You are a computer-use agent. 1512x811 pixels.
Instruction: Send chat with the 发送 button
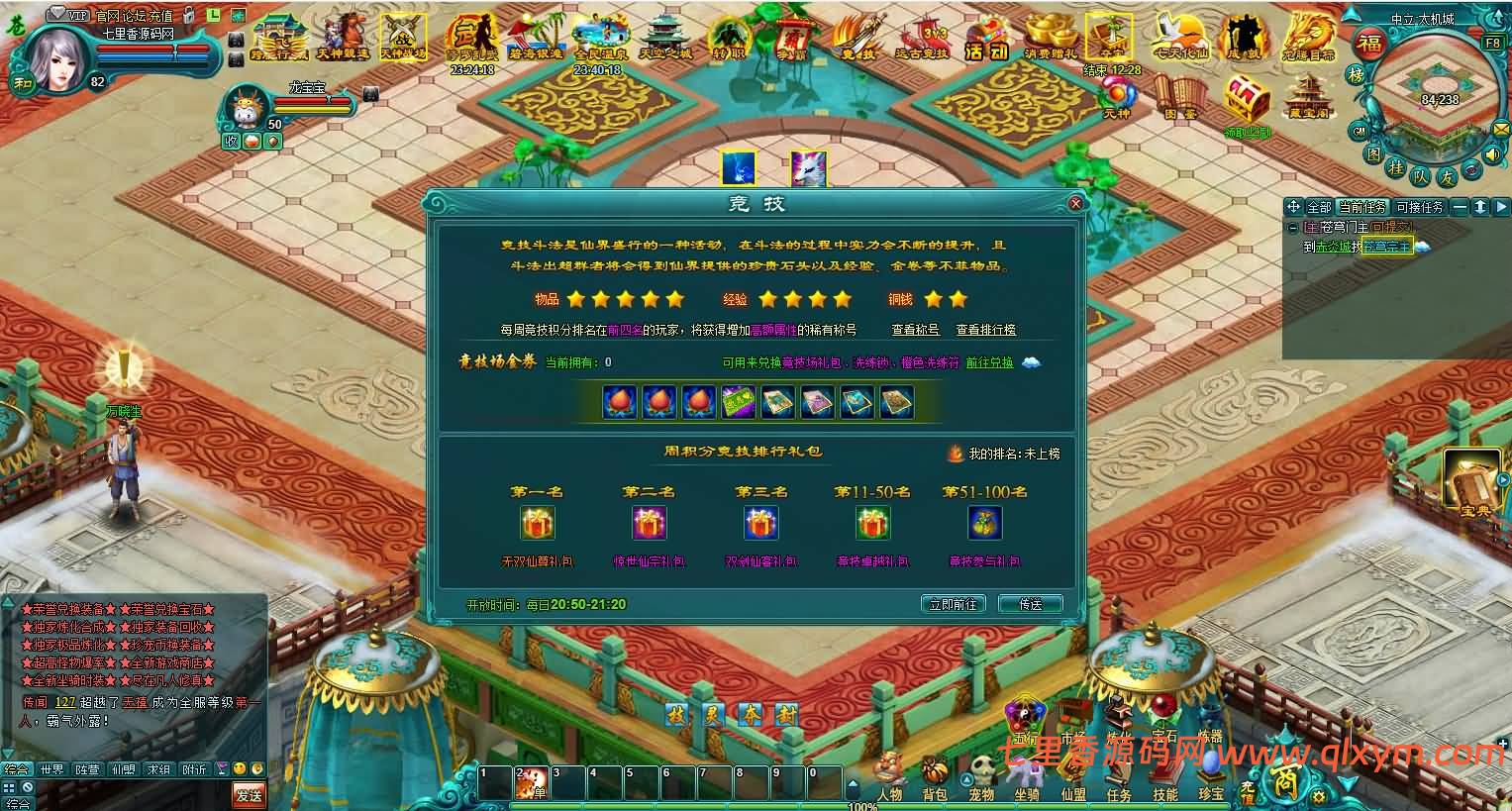point(249,794)
